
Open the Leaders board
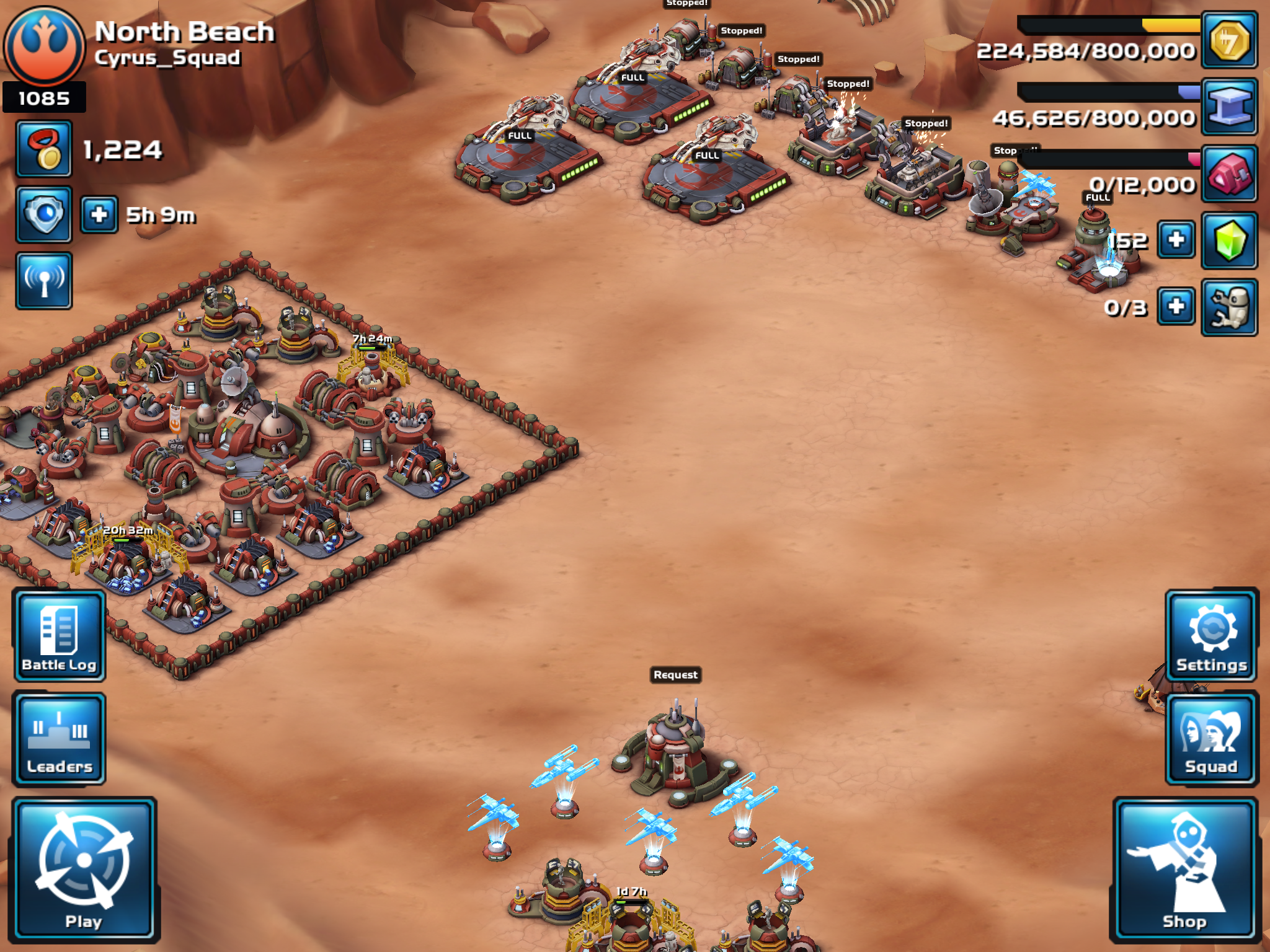[60, 739]
